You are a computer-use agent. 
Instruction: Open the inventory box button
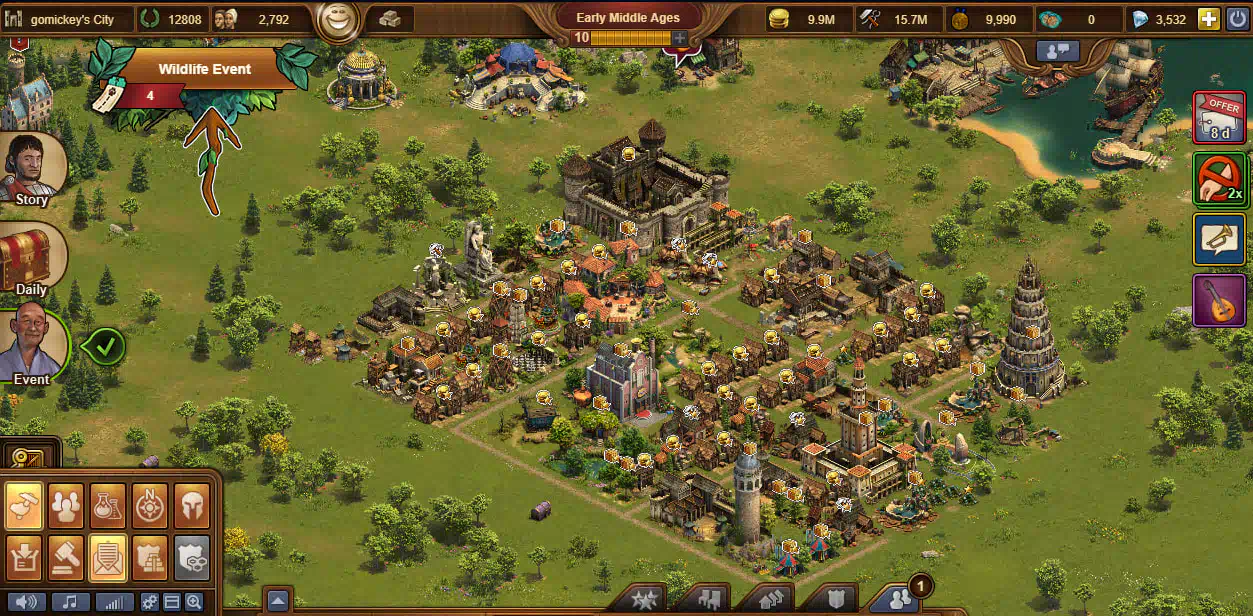[24, 557]
